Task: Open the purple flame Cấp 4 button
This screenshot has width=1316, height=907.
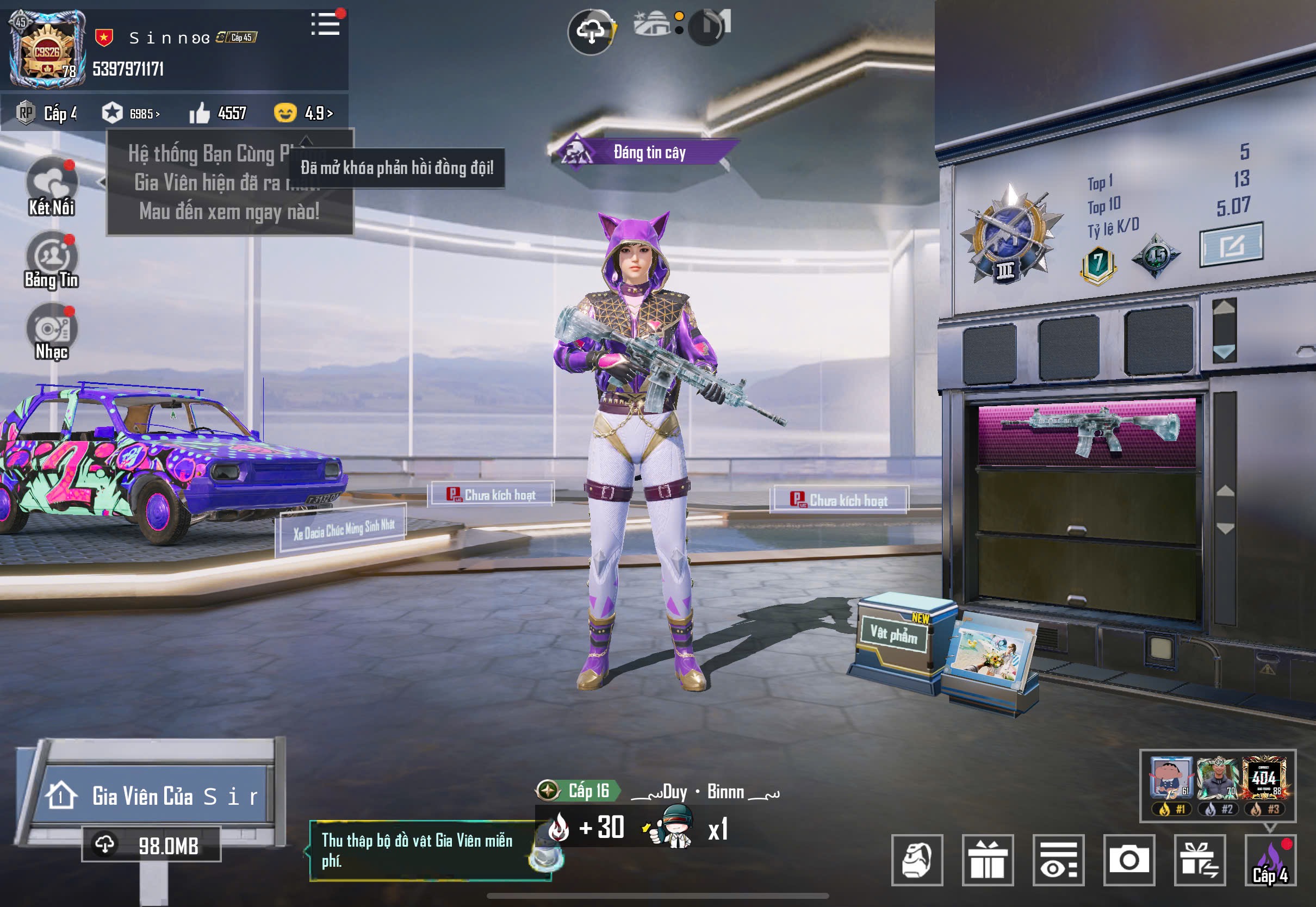Action: (1270, 860)
